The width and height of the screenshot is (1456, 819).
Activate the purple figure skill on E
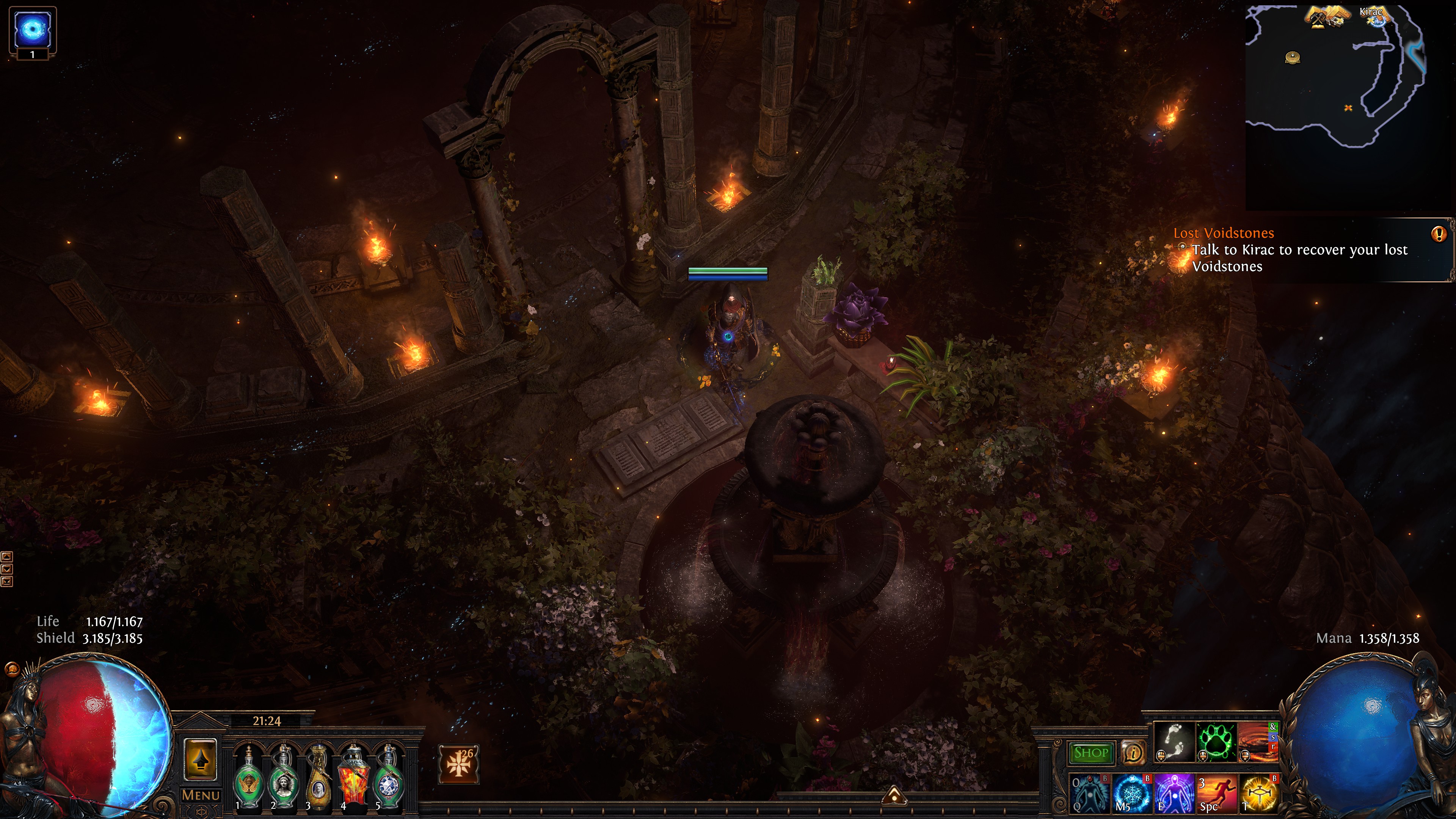point(1174,792)
